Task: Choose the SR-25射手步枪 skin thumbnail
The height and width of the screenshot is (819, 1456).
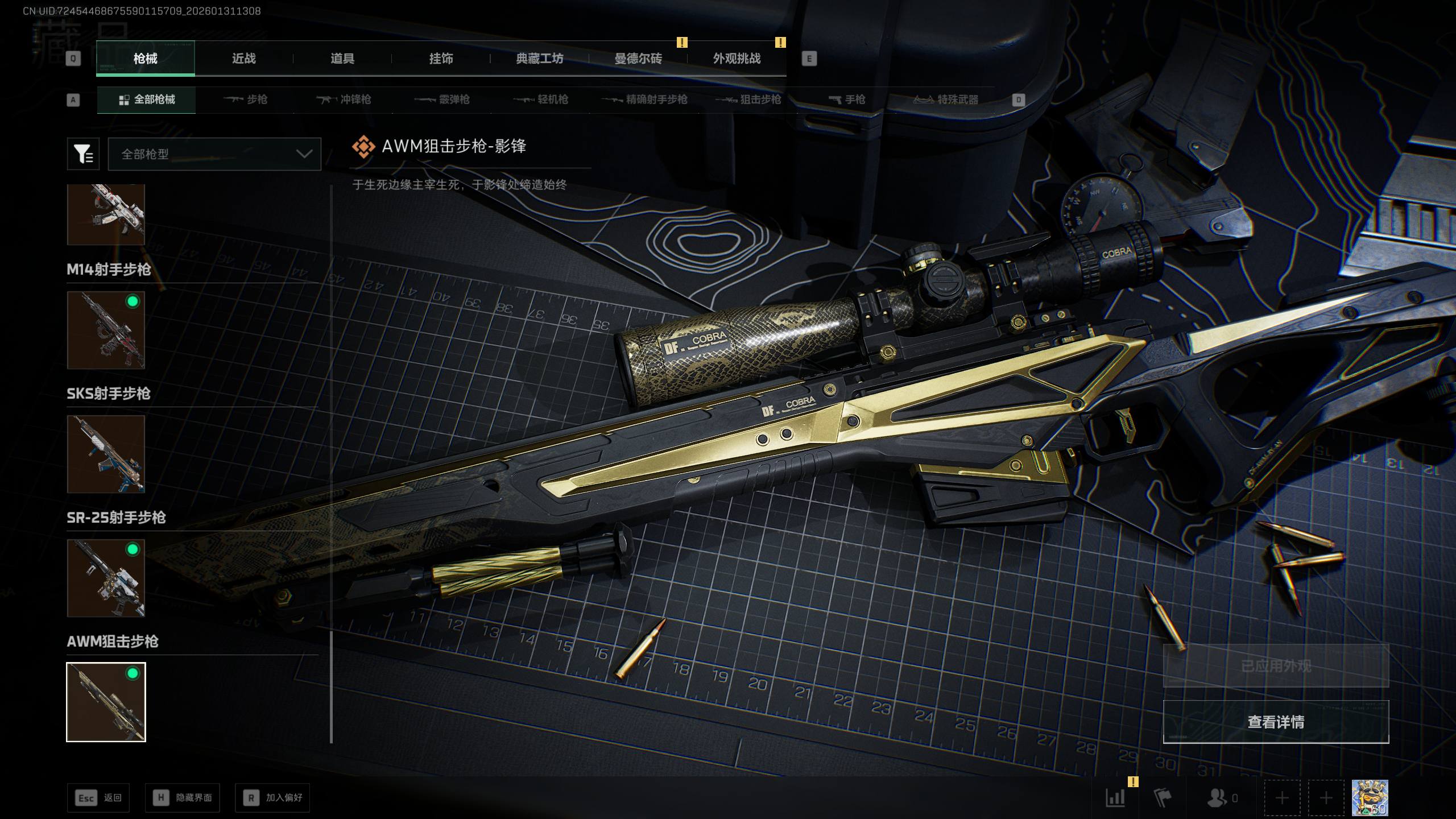Action: pyautogui.click(x=106, y=578)
